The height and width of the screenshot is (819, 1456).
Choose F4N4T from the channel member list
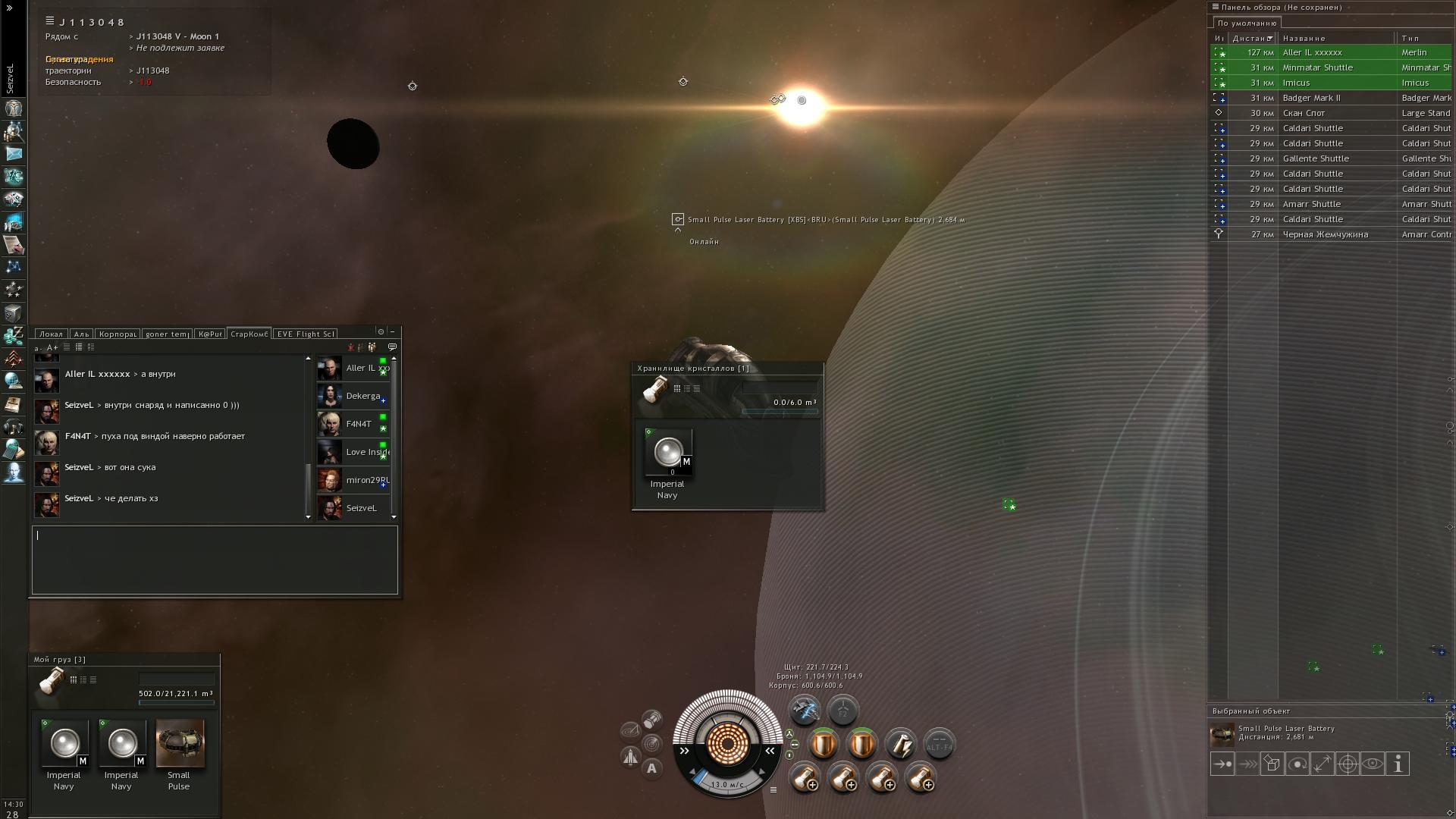tap(359, 424)
